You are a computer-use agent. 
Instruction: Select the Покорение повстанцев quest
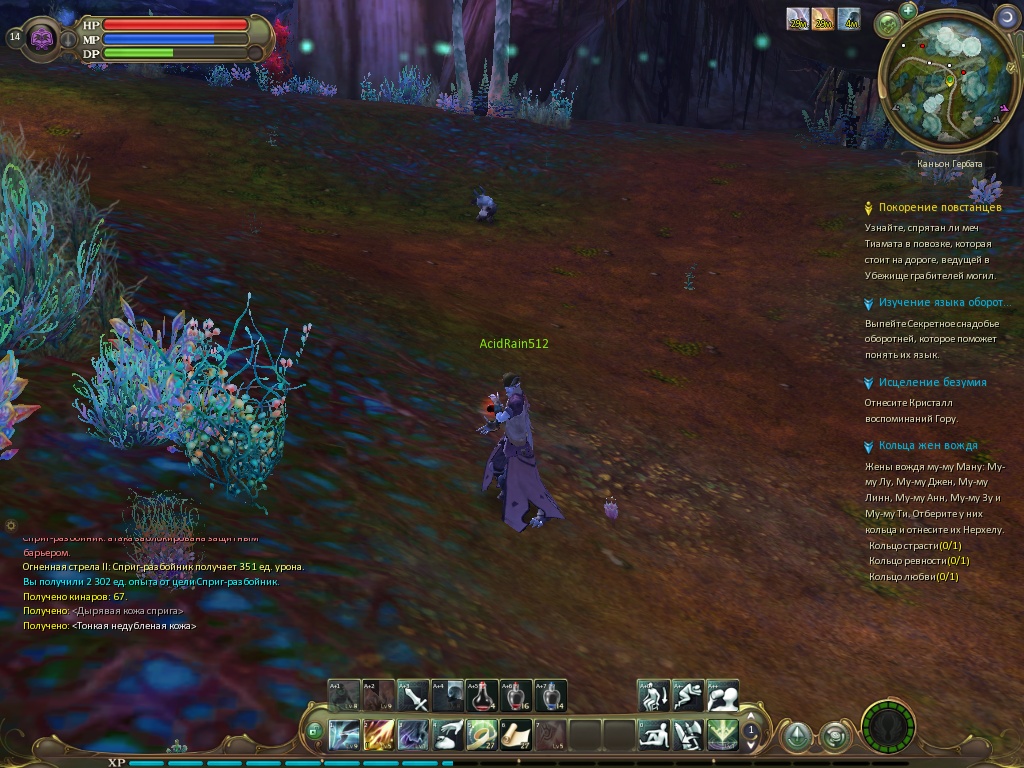pos(939,207)
